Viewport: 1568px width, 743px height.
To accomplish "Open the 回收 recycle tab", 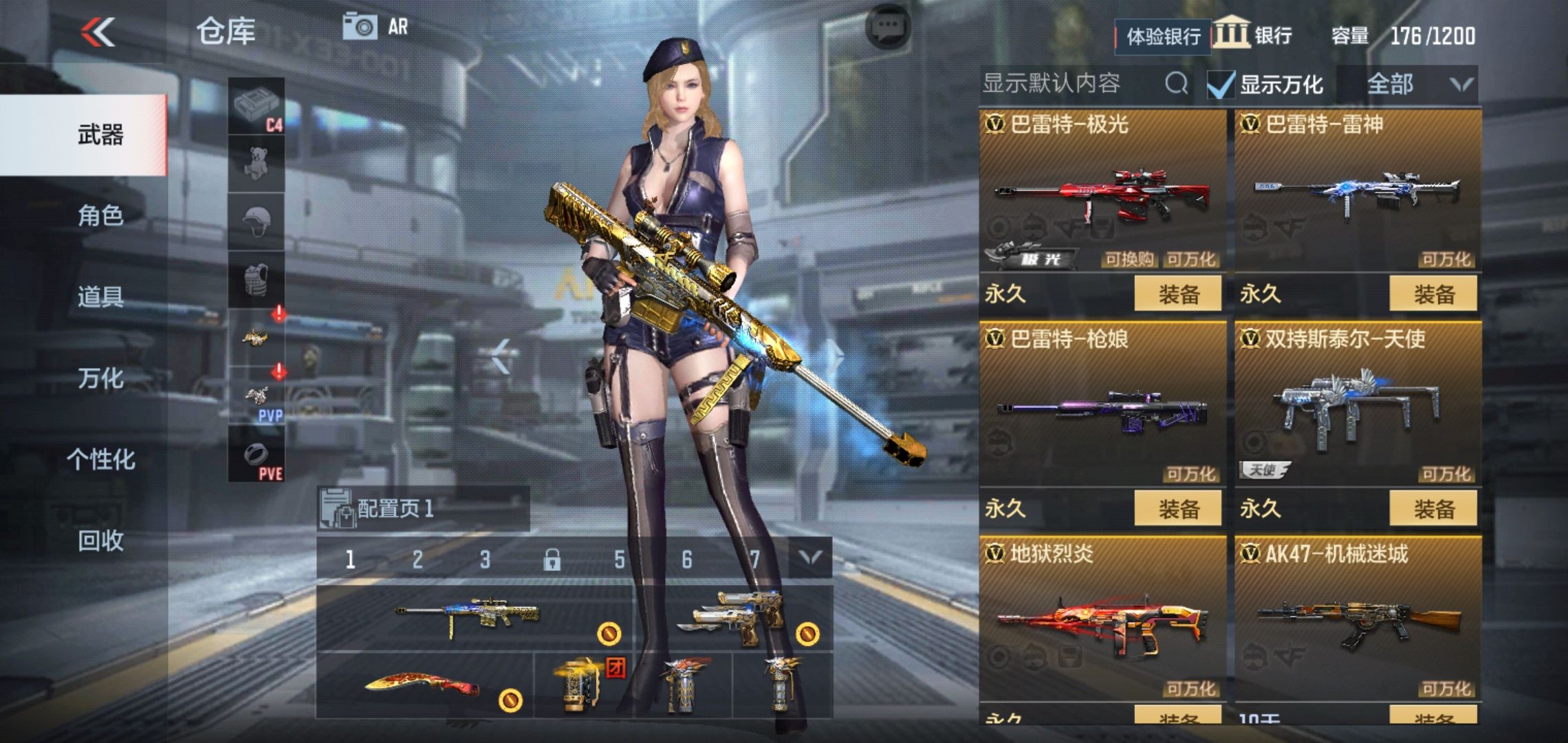I will pos(100,541).
